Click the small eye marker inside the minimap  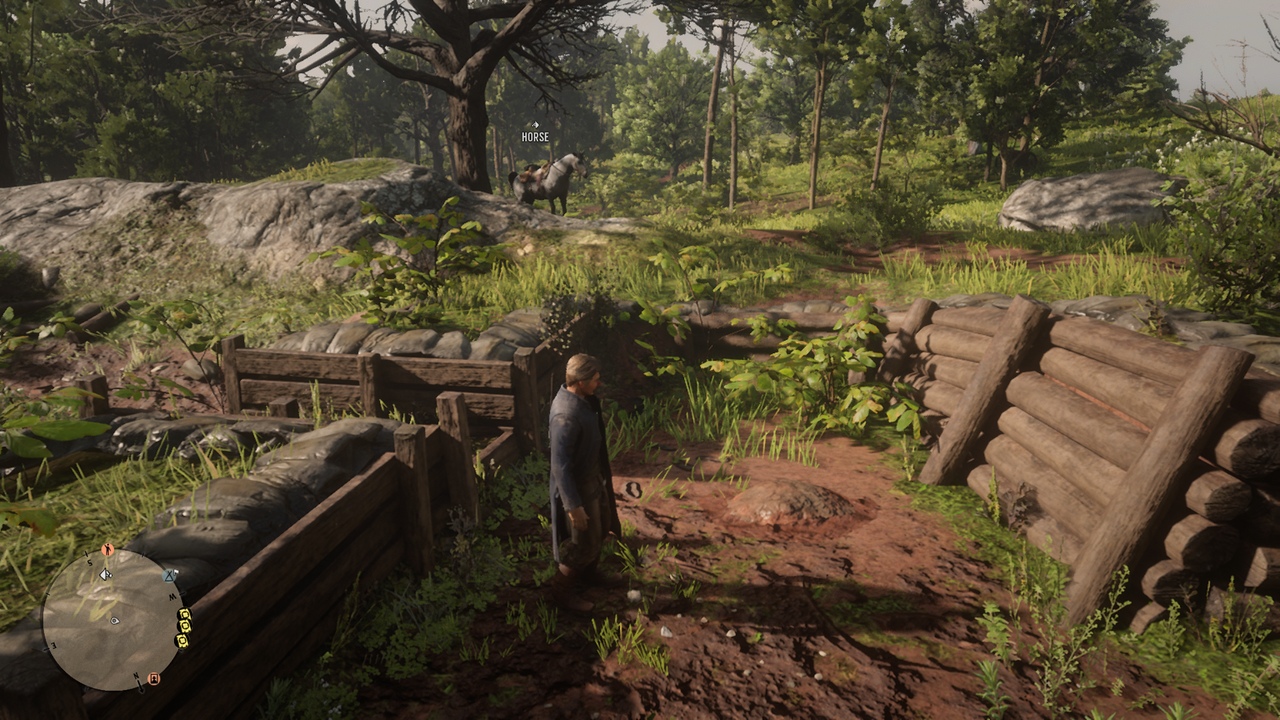tap(114, 621)
